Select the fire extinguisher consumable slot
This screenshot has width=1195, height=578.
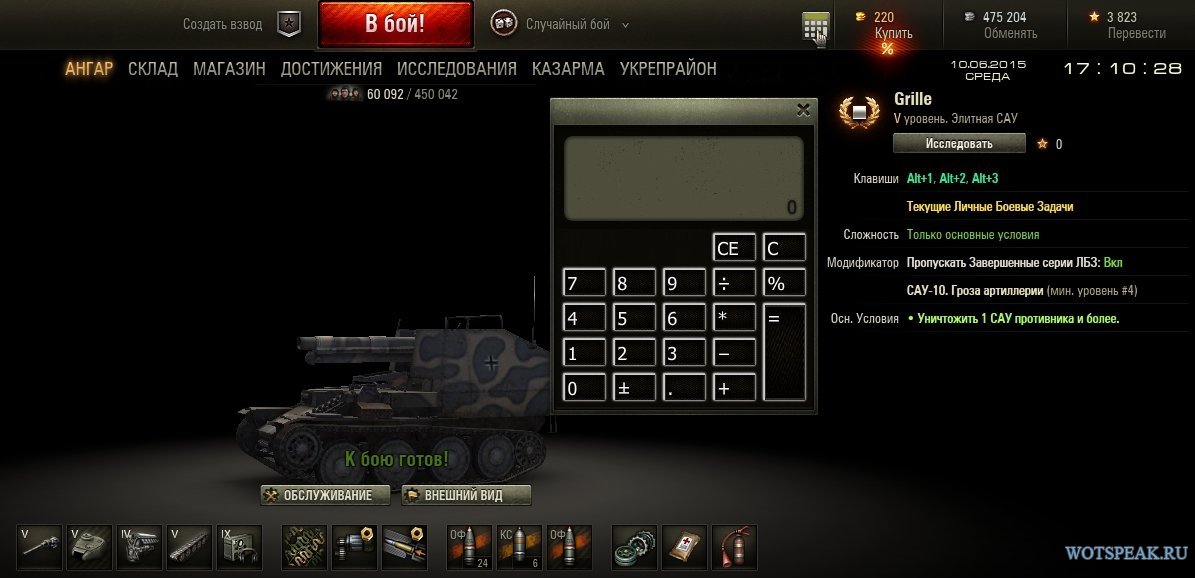point(736,546)
